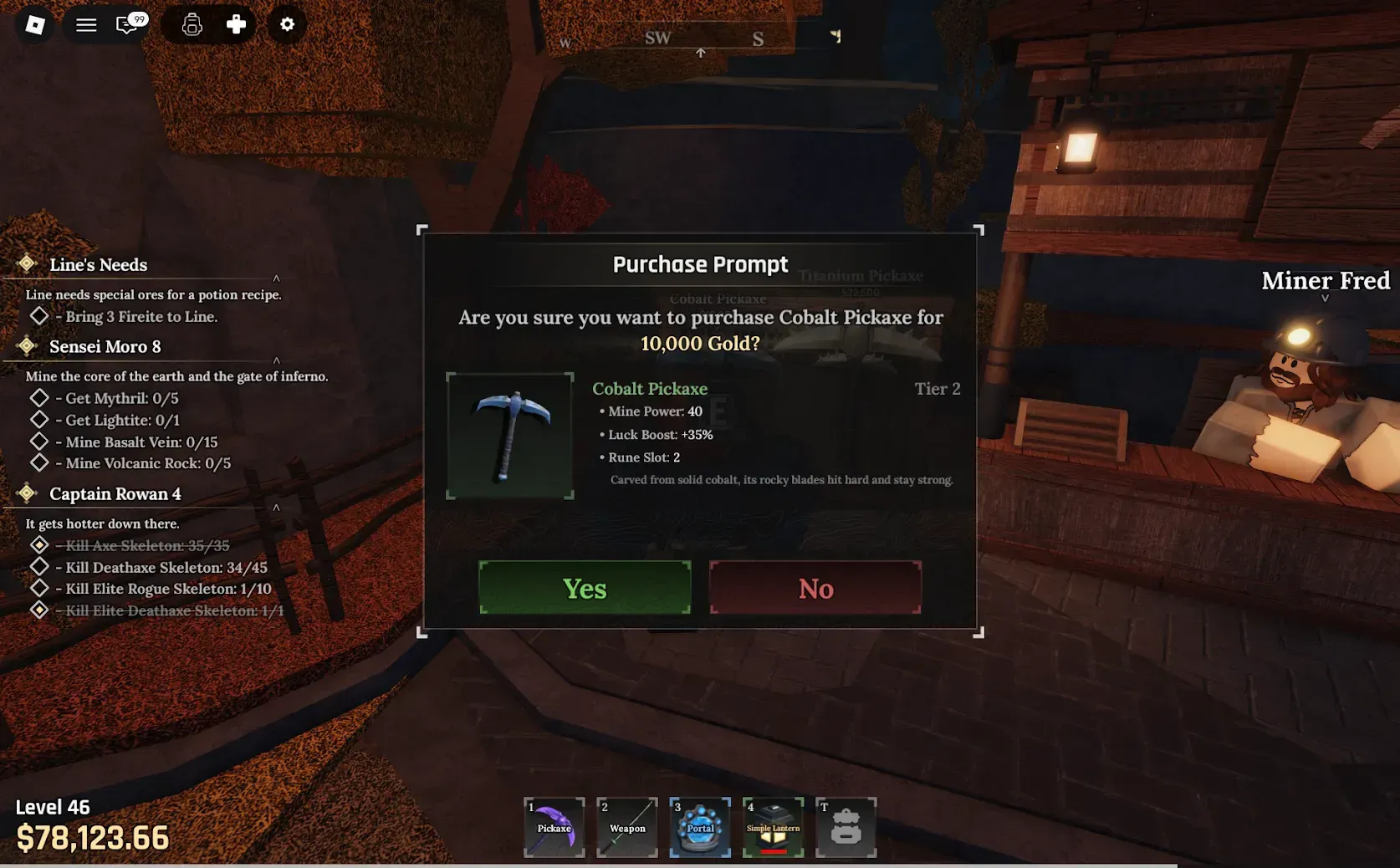Collapse the Sensei Moro 8 quest
Image resolution: width=1400 pixels, height=868 pixels.
tap(276, 360)
